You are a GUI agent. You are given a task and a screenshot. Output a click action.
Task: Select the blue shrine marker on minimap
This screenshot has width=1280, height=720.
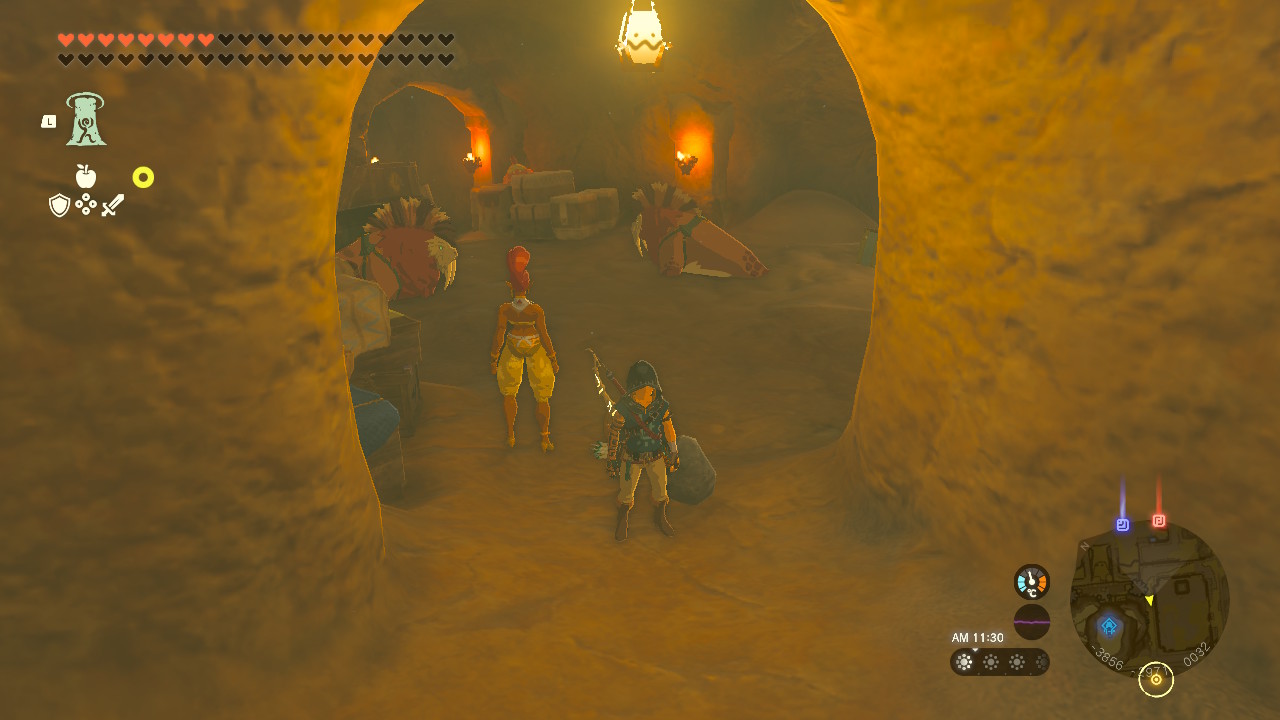click(1109, 627)
